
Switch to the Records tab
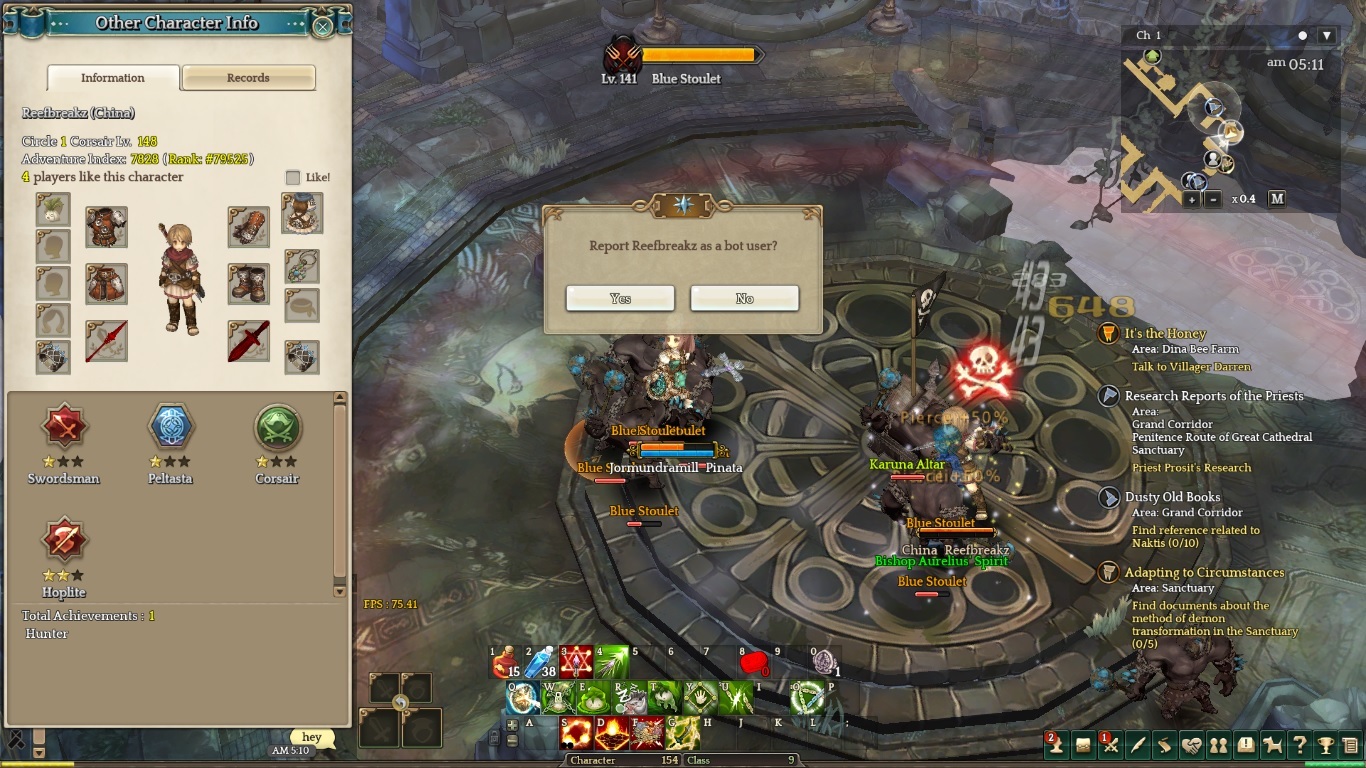pyautogui.click(x=248, y=78)
